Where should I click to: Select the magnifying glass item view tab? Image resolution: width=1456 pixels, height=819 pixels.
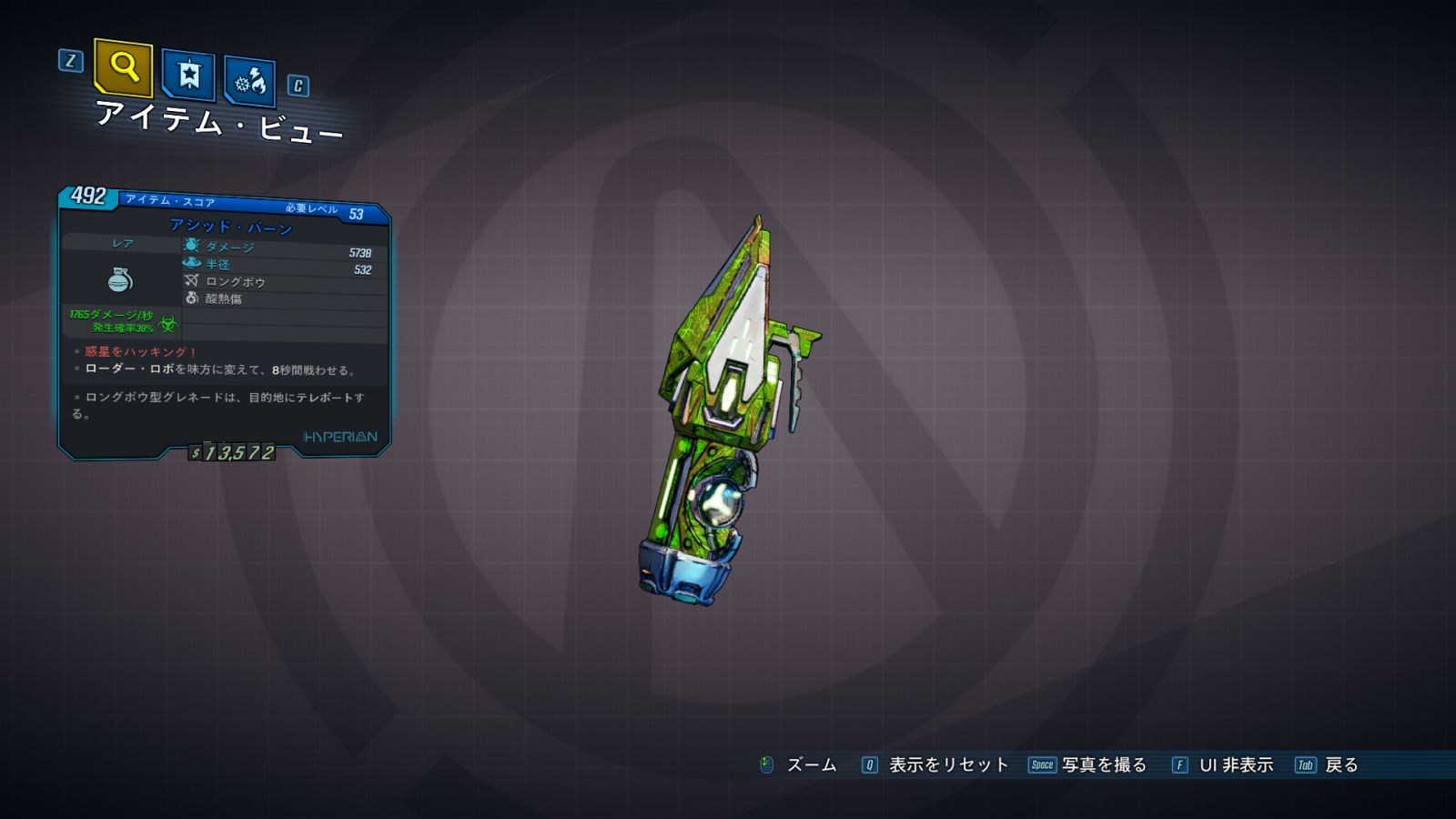123,67
